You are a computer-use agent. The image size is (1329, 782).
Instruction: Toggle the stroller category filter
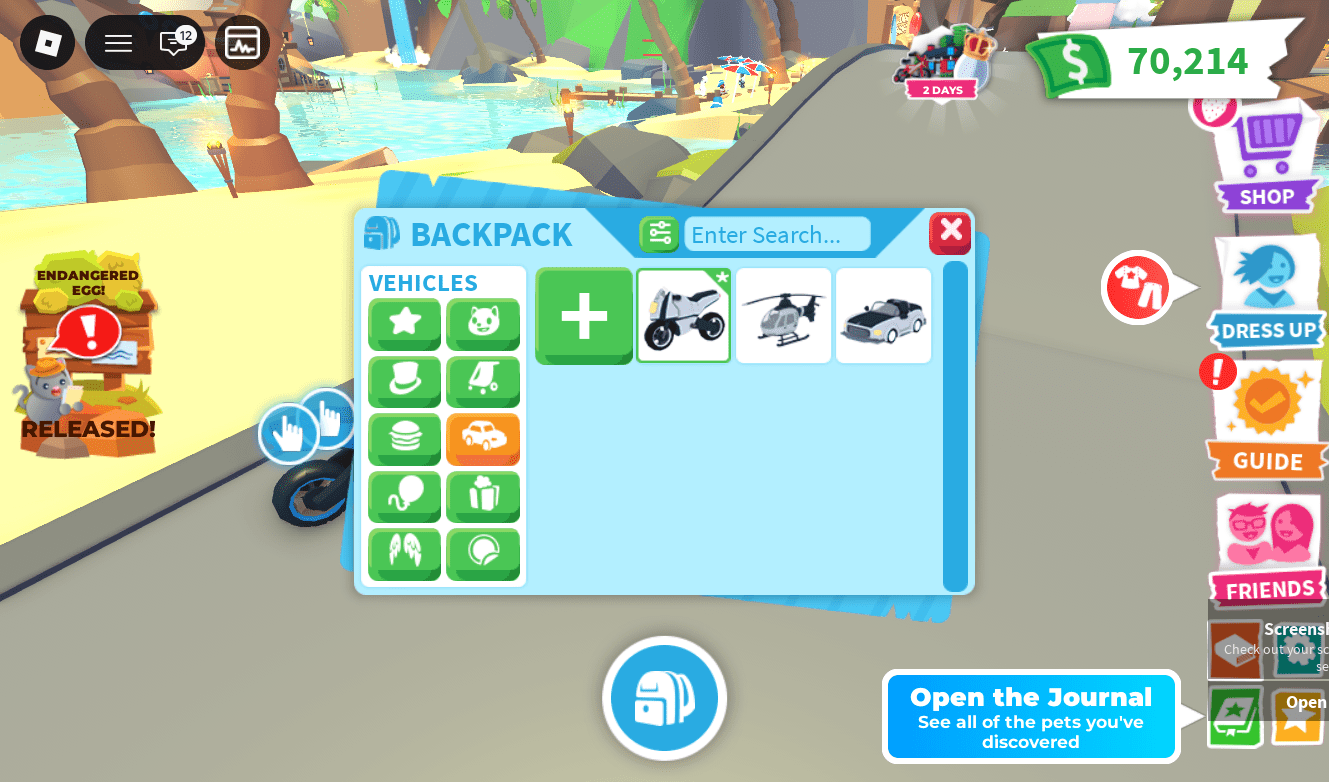click(x=483, y=382)
